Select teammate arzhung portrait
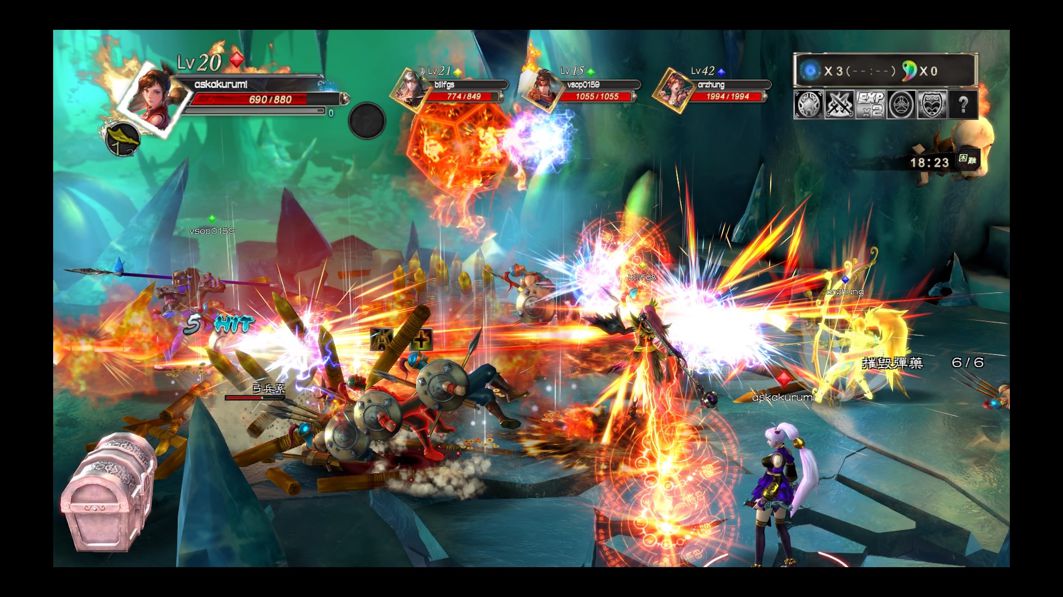The height and width of the screenshot is (597, 1063). click(x=672, y=89)
